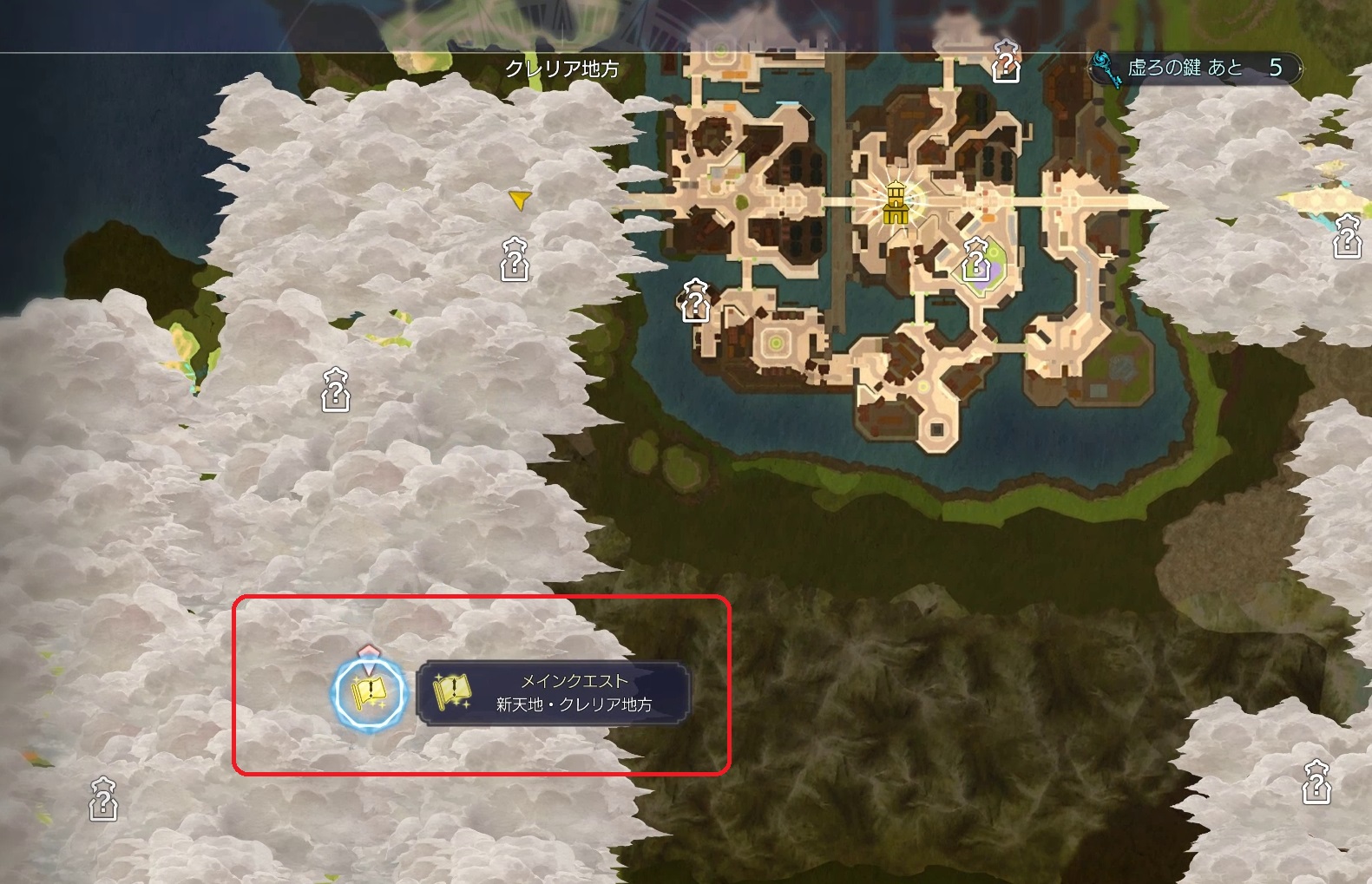Select the main quest flag marker
The width and height of the screenshot is (1372, 884).
tap(371, 693)
